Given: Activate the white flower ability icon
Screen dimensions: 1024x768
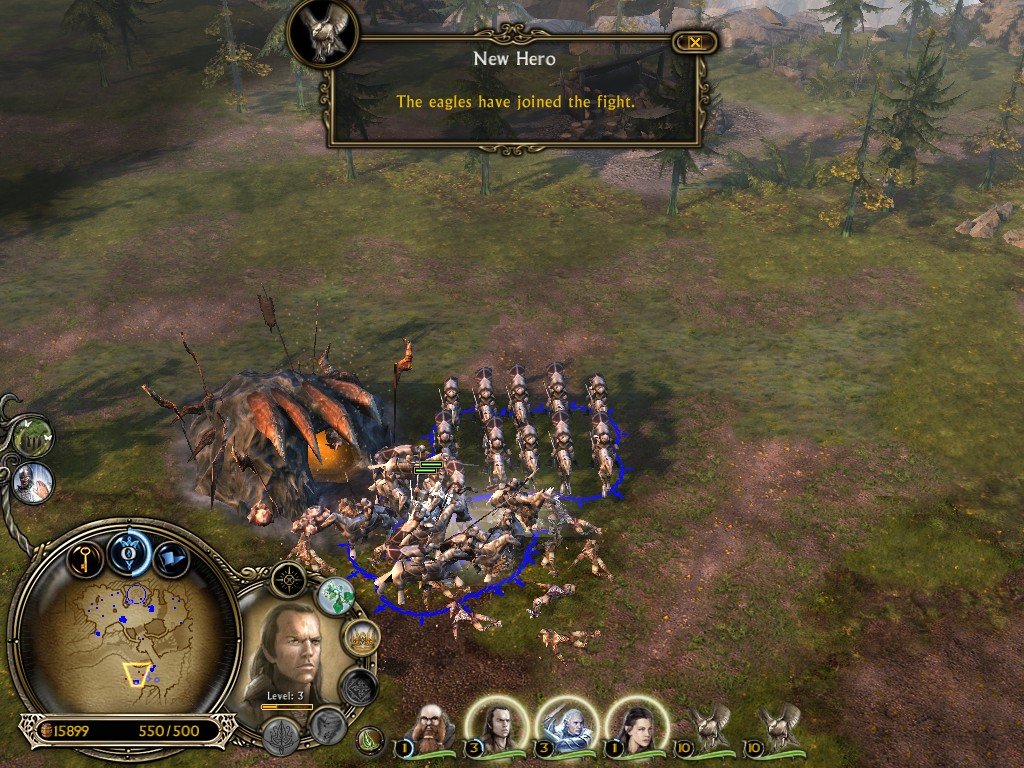Looking at the screenshot, I should pos(336,596).
